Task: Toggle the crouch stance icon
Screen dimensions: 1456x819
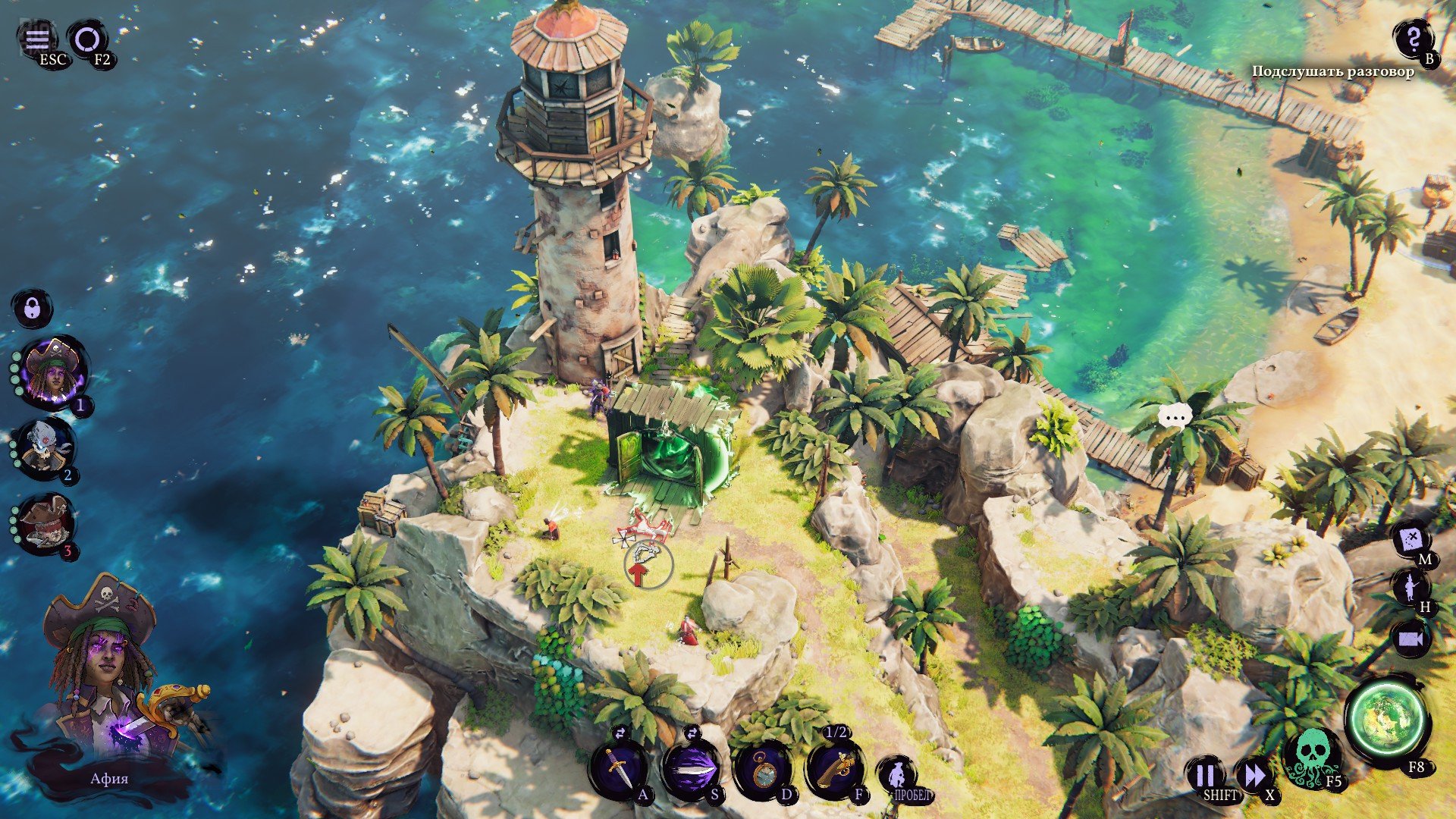Action: tap(897, 773)
